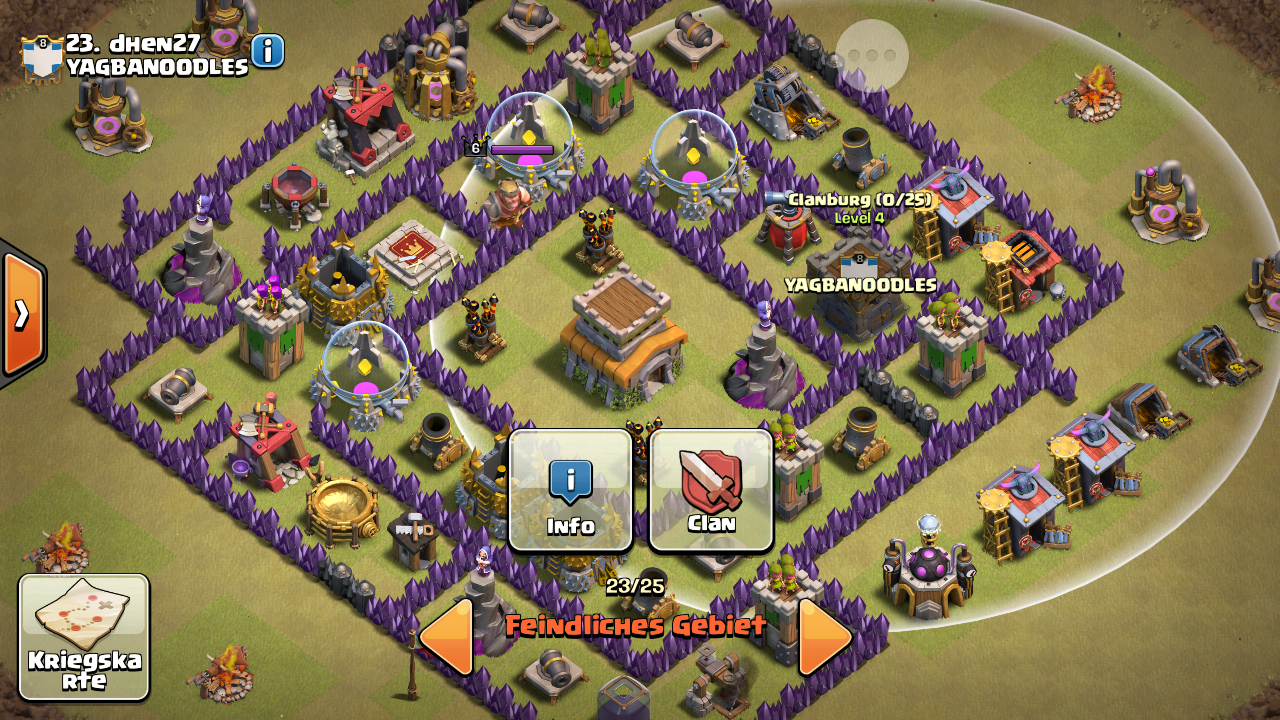Open the three-dot options bubble
The width and height of the screenshot is (1280, 720).
point(872,56)
